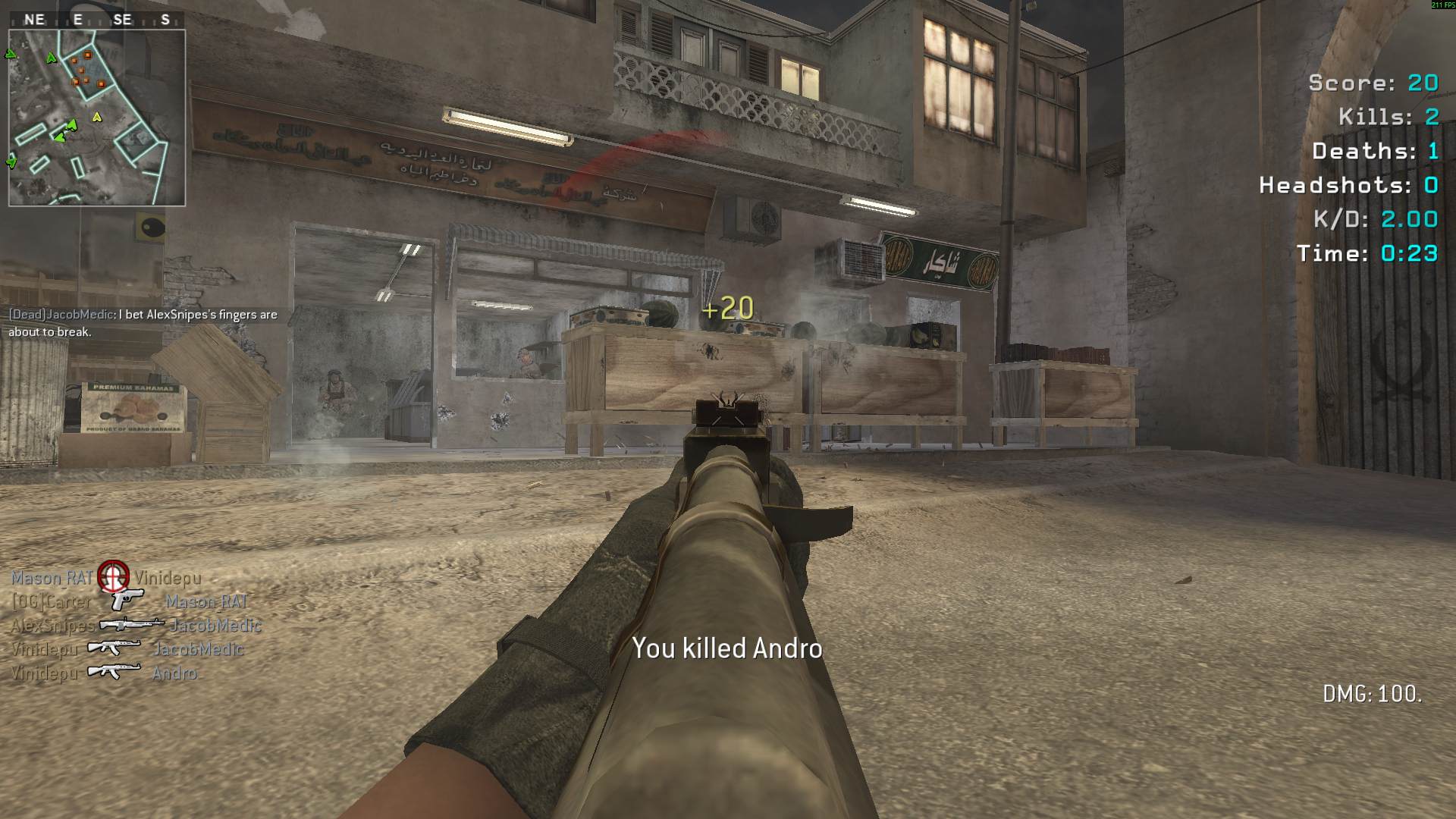Select JacobMedic's chat message
The height and width of the screenshot is (819, 1456).
pos(143,323)
